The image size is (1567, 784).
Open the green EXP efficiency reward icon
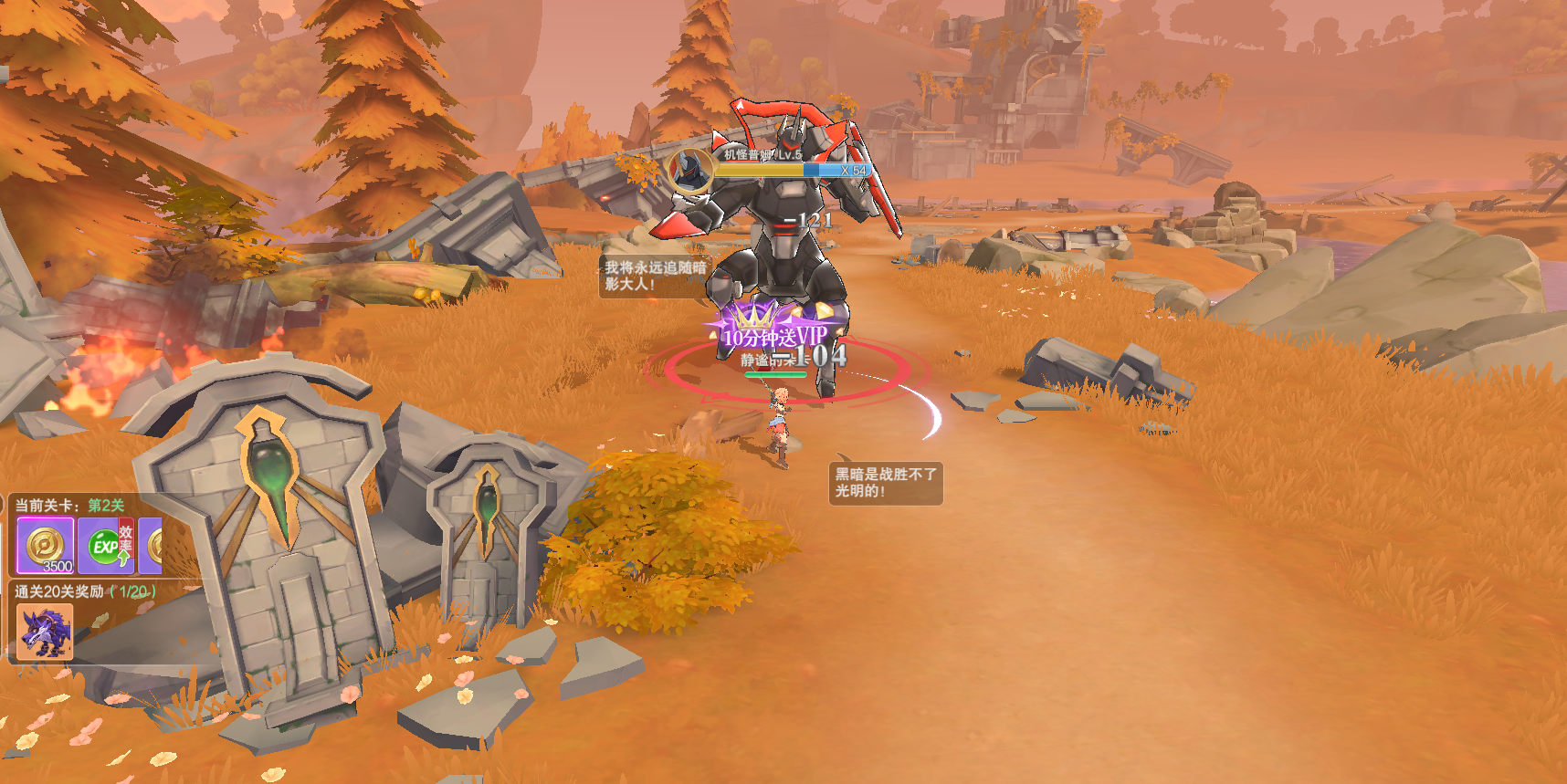(106, 546)
